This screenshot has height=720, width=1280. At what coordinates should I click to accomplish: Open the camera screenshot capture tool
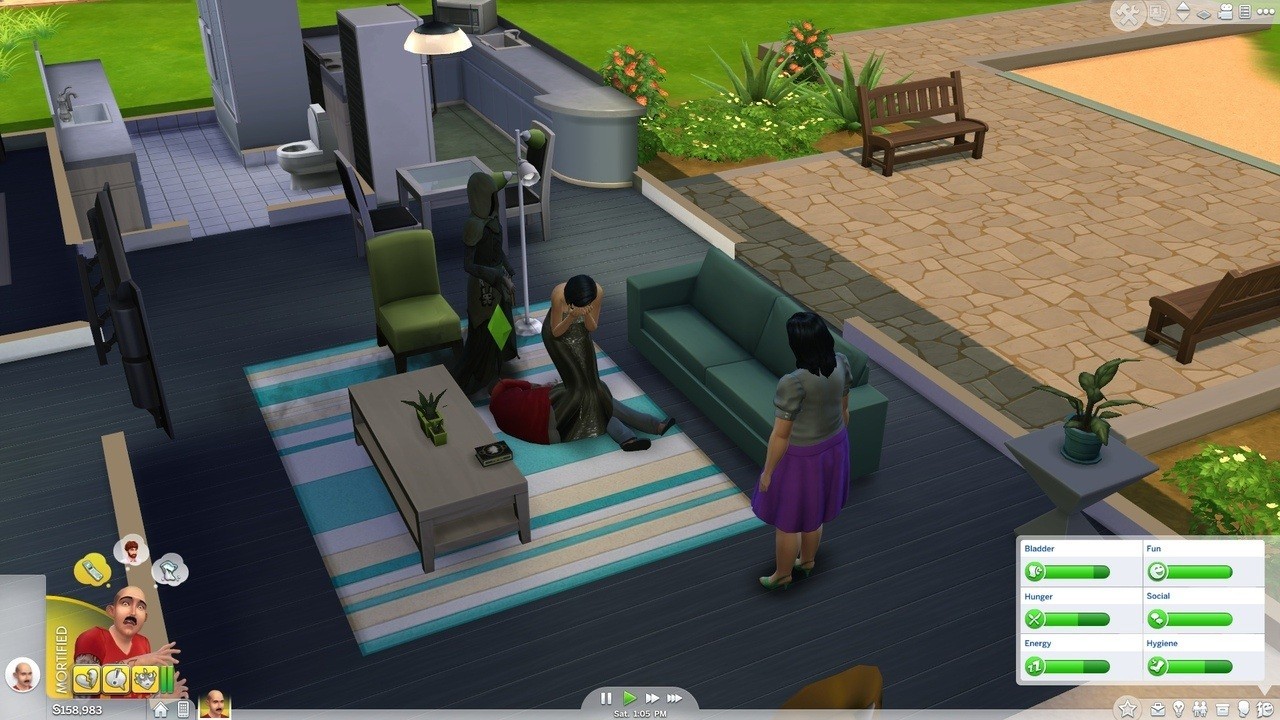coord(1157,13)
